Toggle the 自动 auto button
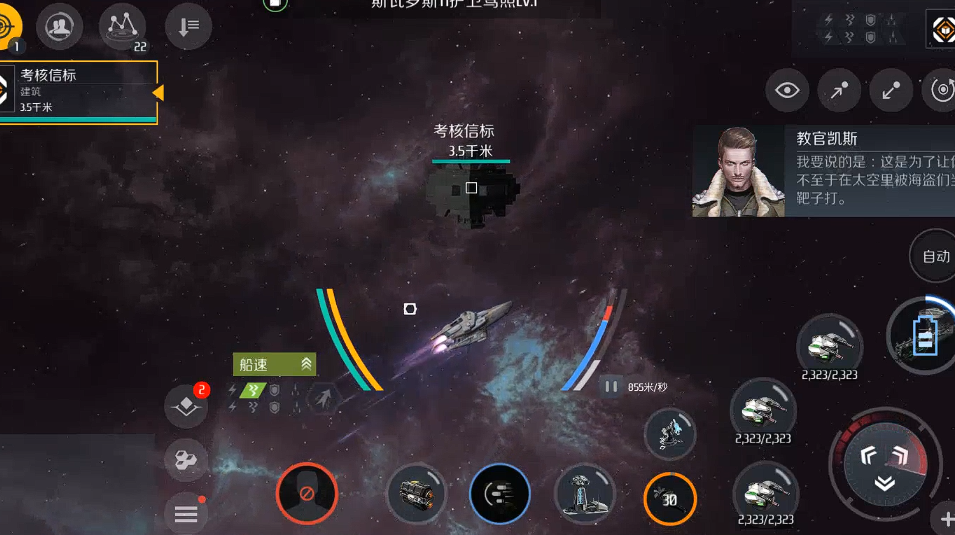 click(x=935, y=256)
